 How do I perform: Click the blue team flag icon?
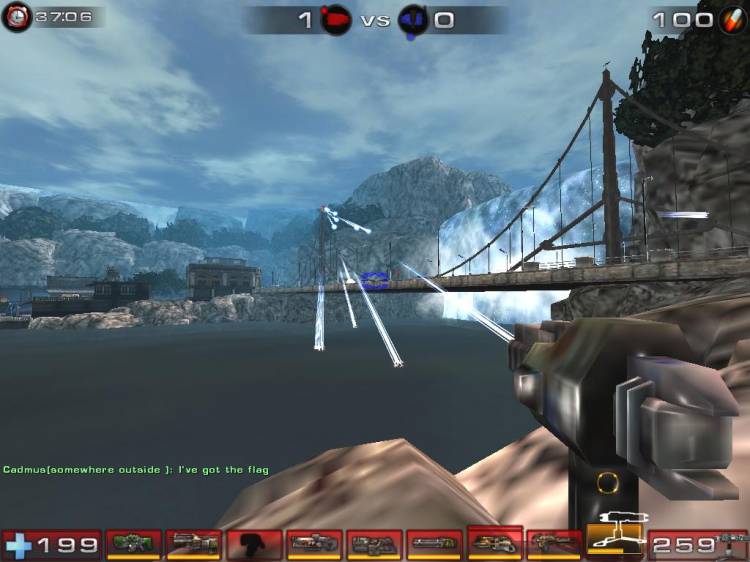412,19
